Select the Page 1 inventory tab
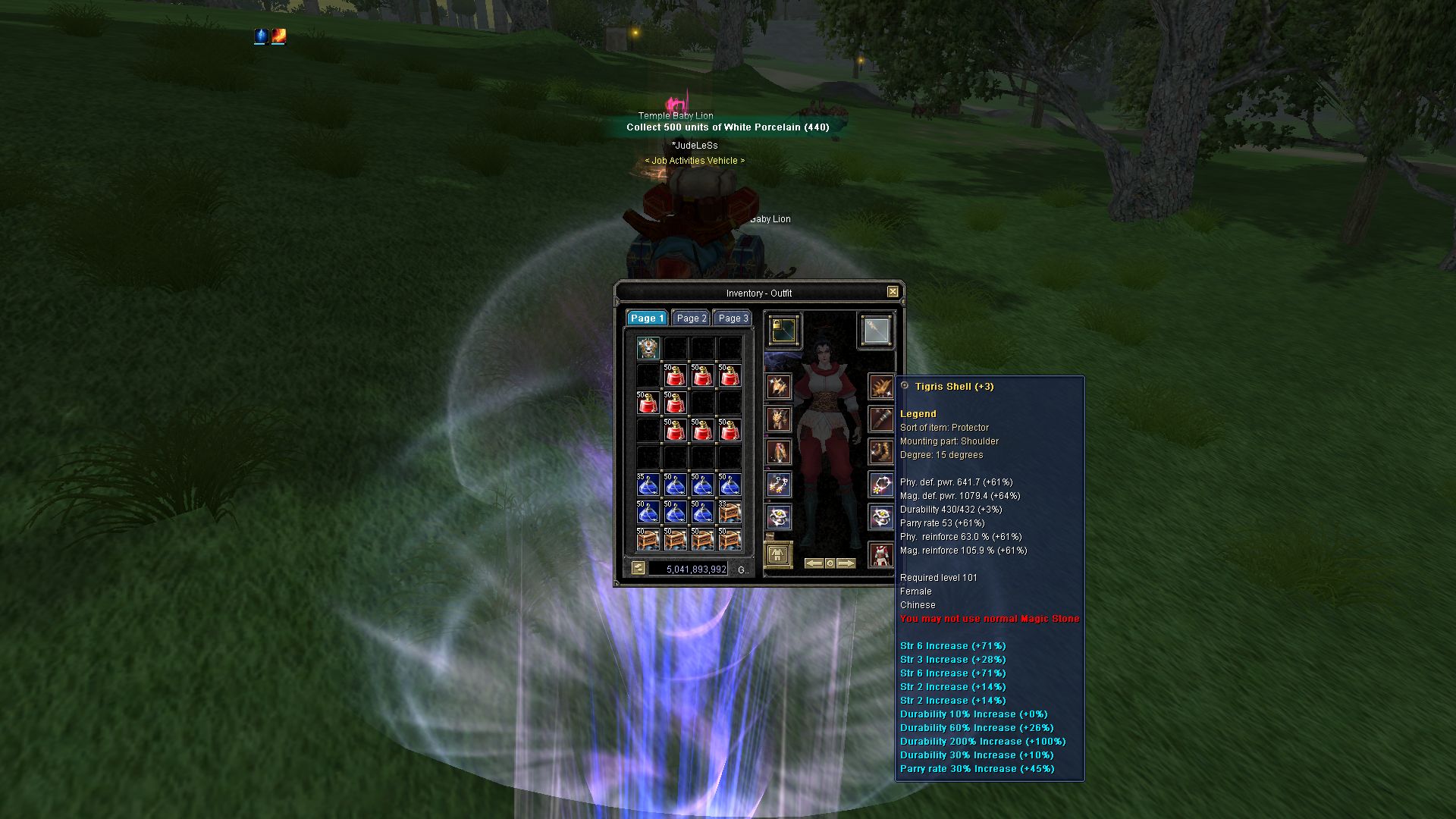Image resolution: width=1456 pixels, height=819 pixels. (647, 318)
